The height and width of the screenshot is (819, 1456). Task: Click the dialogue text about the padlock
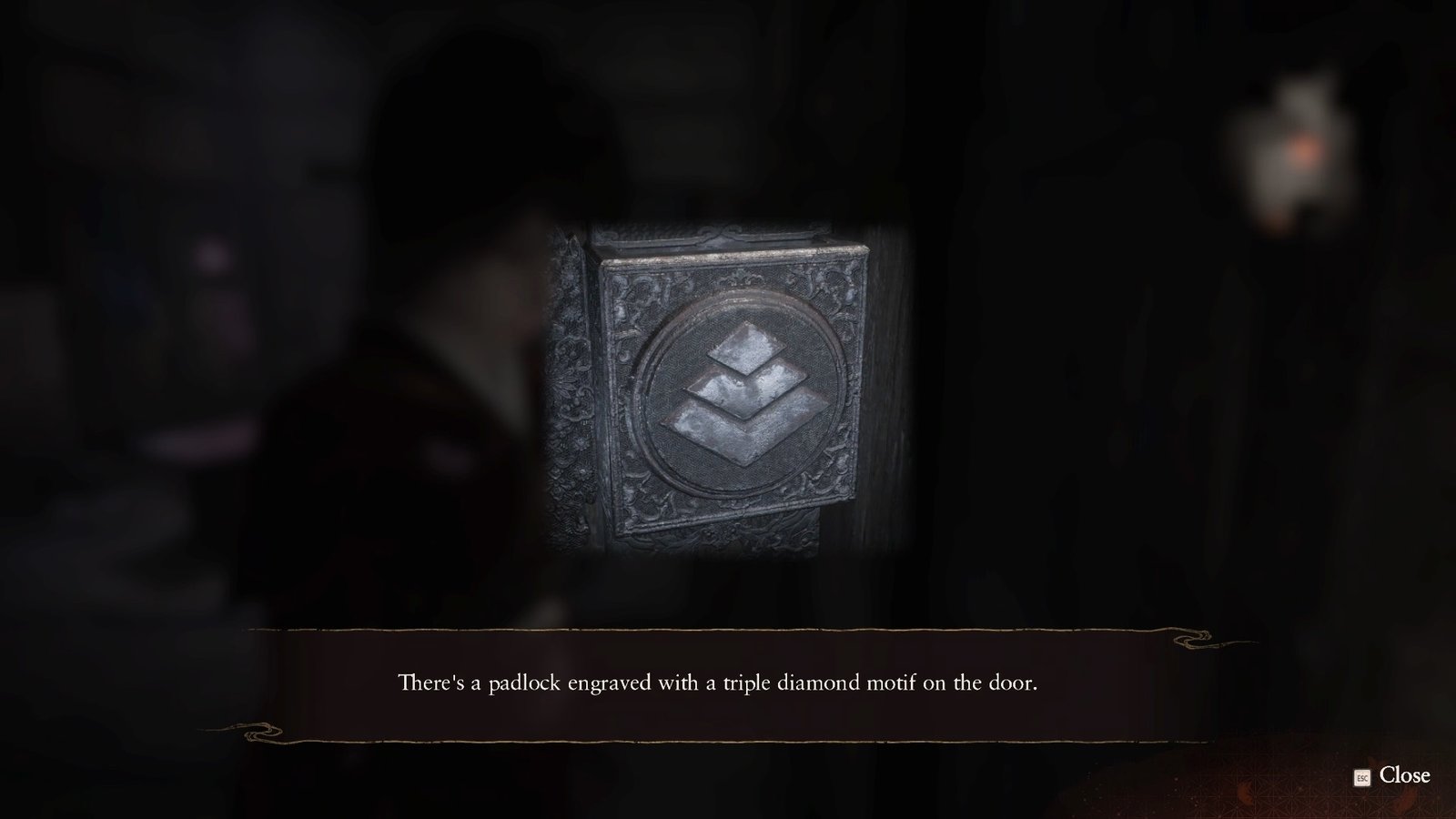click(718, 681)
